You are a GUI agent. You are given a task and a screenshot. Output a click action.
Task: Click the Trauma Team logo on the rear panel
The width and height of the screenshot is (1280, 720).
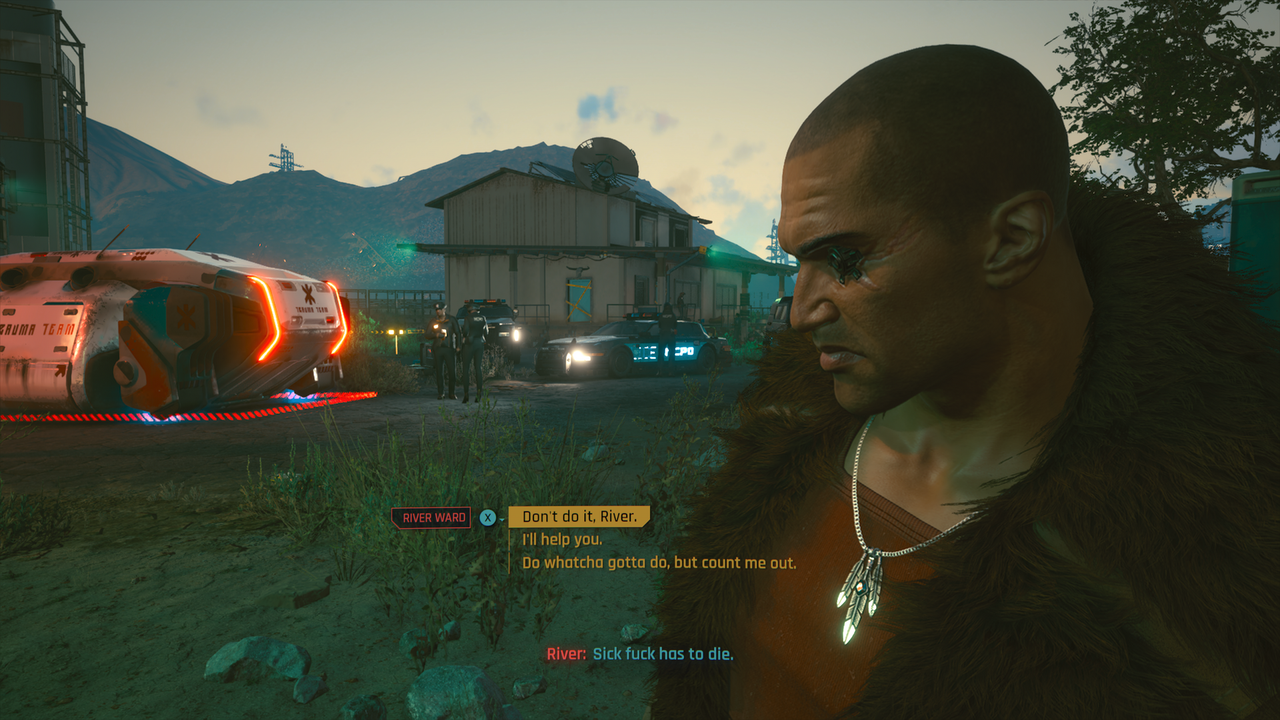click(x=308, y=295)
